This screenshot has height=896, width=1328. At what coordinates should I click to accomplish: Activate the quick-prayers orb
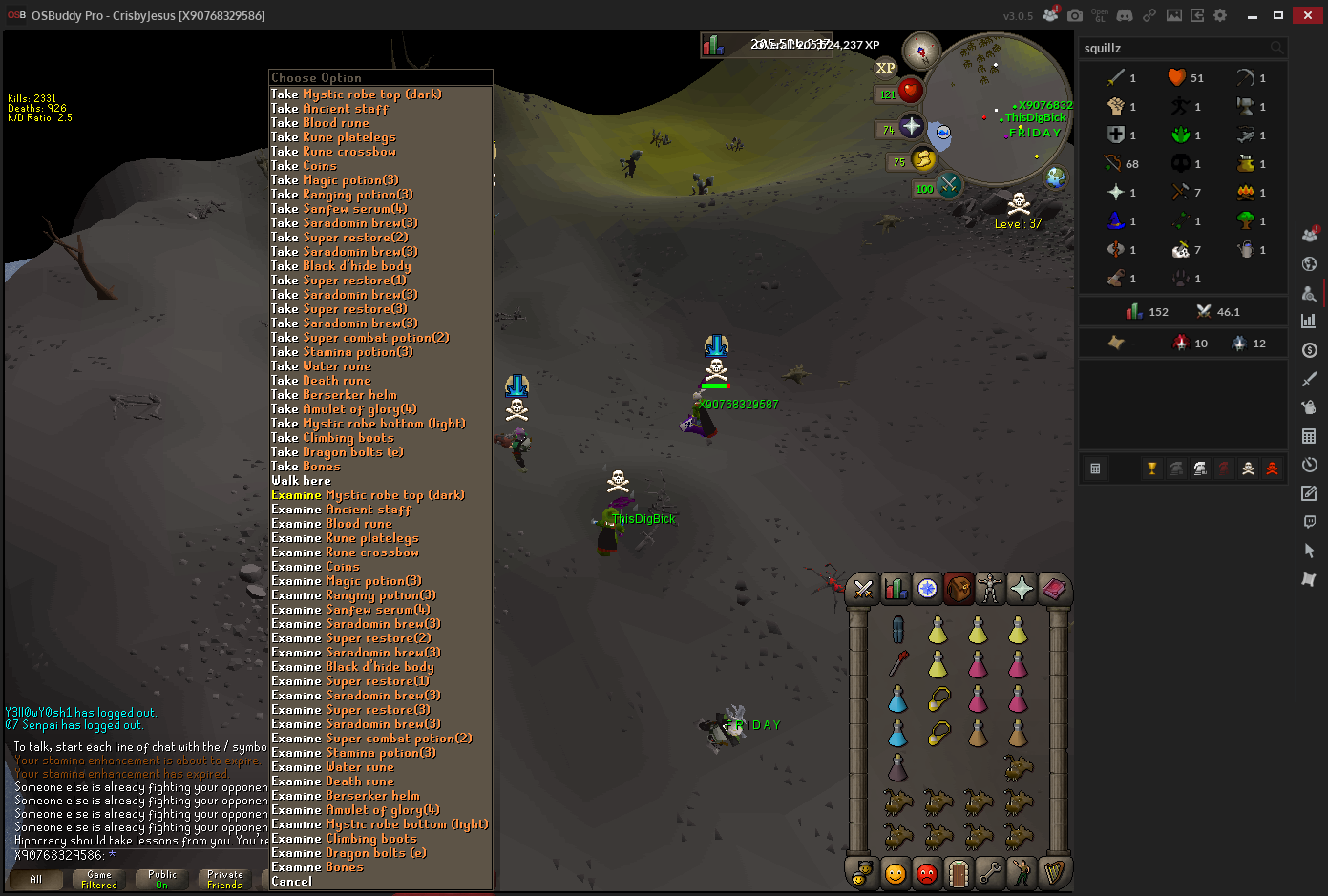tap(910, 126)
